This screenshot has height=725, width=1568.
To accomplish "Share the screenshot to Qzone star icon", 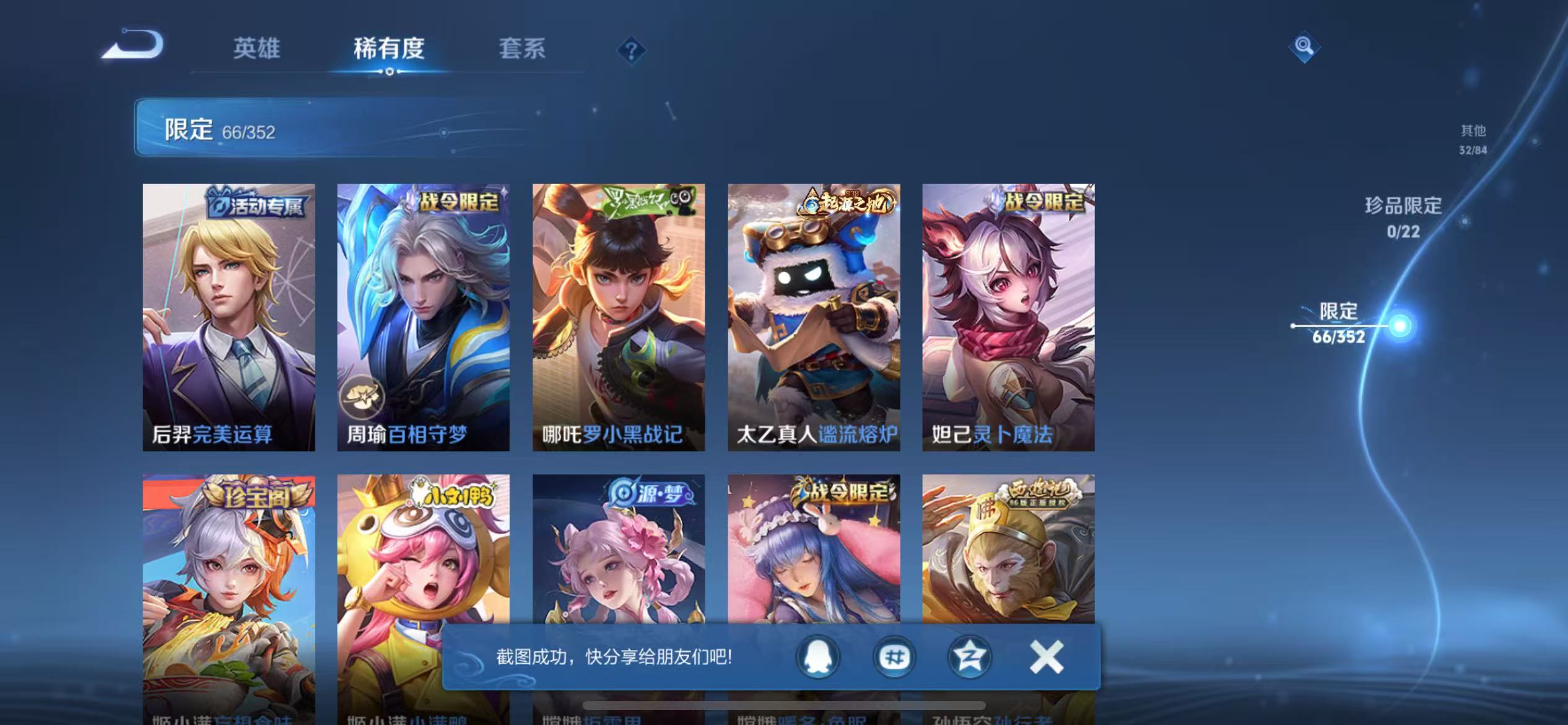I will pos(970,657).
